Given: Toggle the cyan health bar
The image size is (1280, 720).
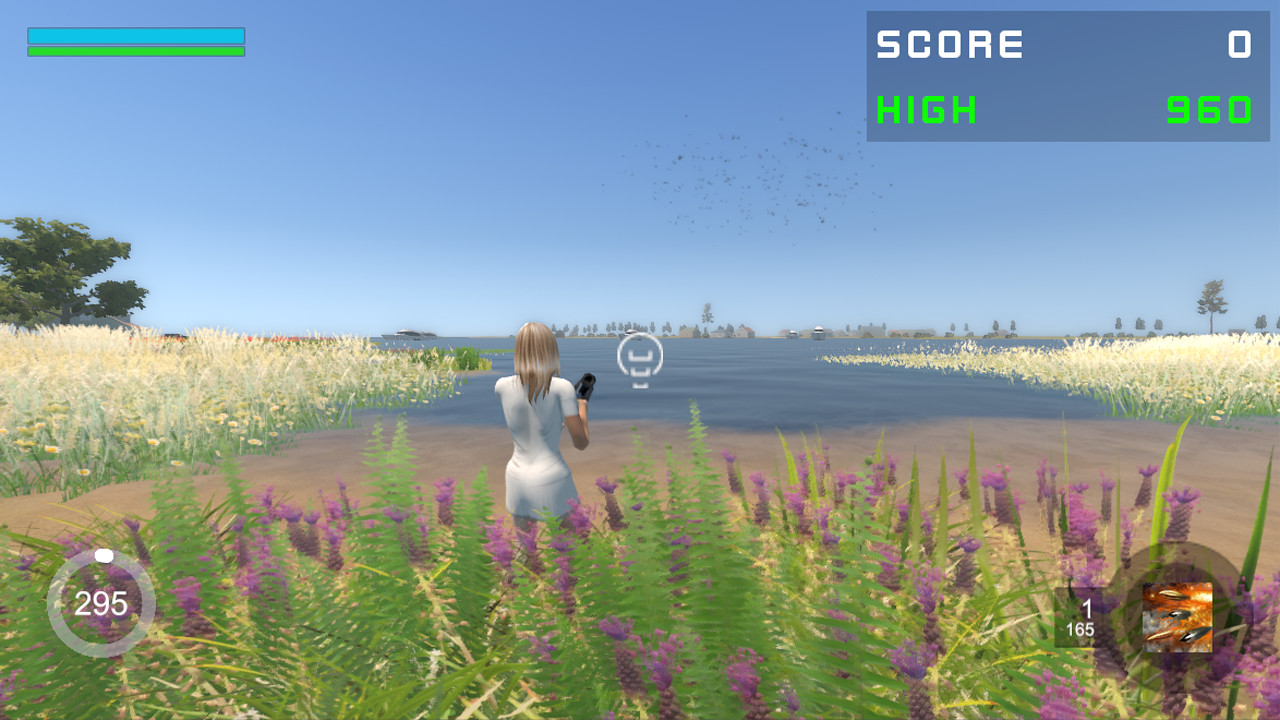Looking at the screenshot, I should 136,34.
